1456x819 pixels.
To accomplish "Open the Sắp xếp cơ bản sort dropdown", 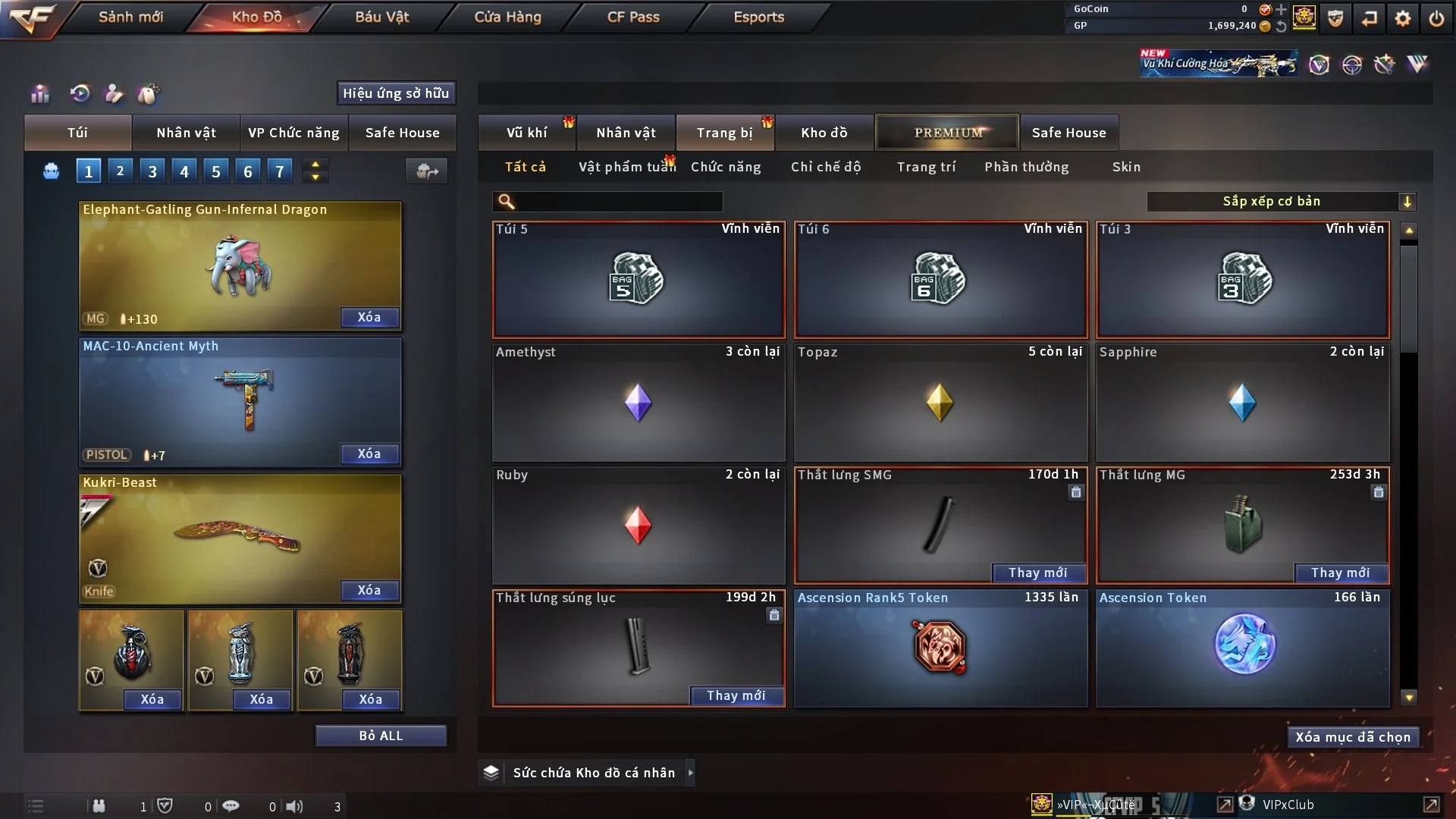I will [1281, 201].
